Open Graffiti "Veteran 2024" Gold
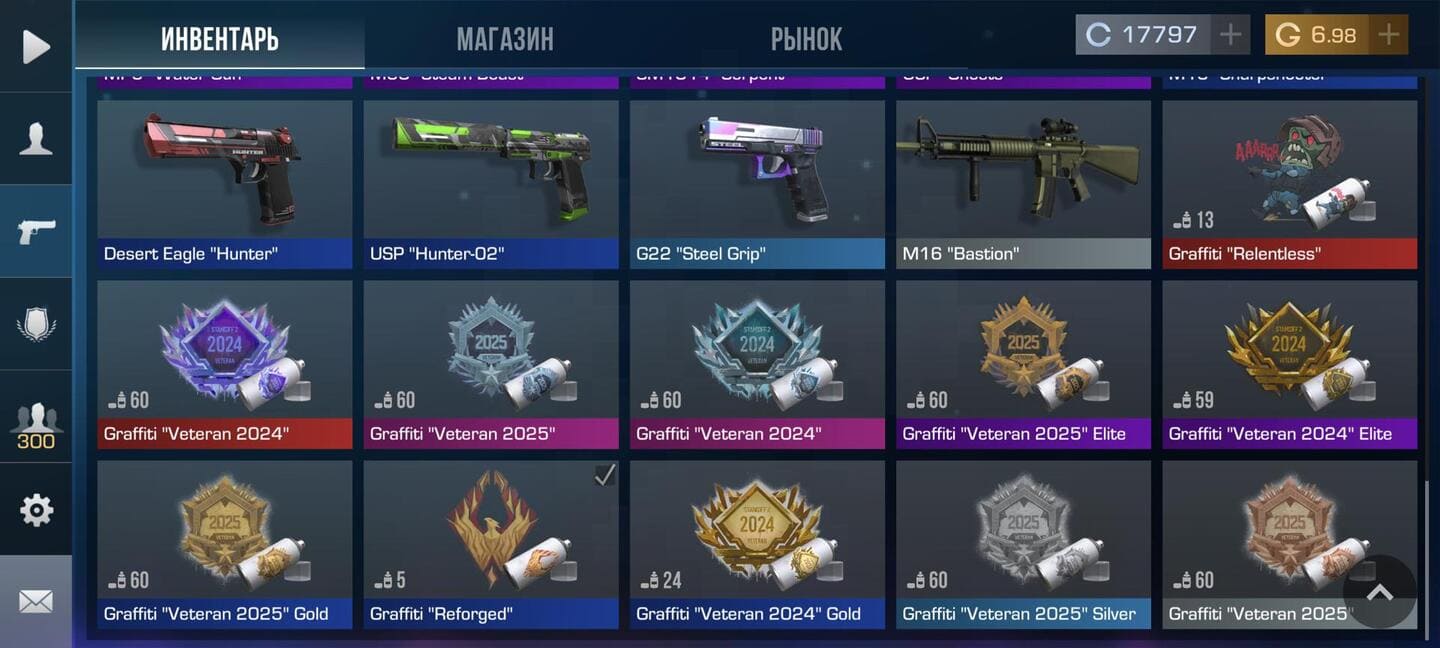 coord(757,544)
